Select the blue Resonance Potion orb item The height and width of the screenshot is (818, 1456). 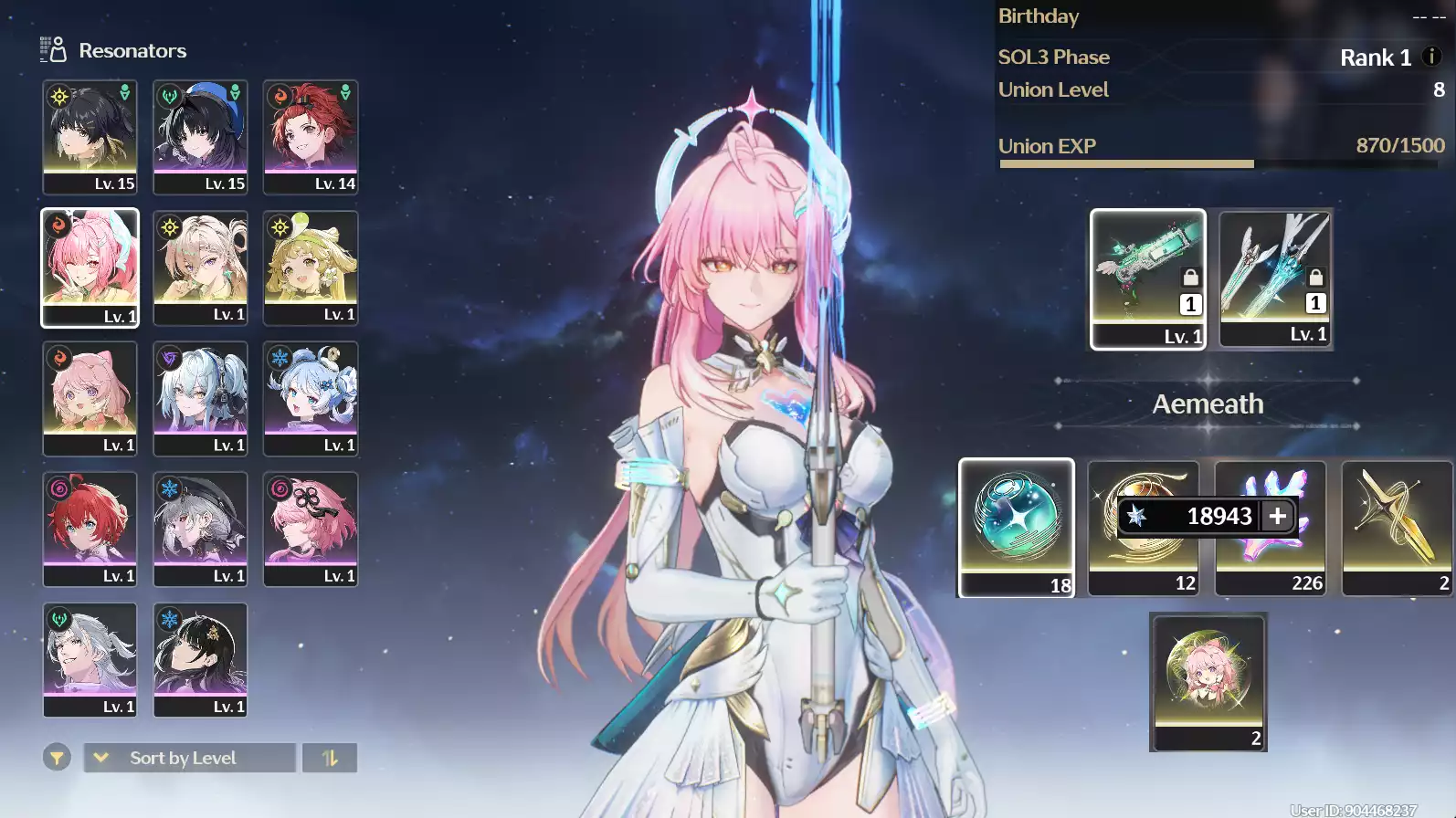(1016, 528)
